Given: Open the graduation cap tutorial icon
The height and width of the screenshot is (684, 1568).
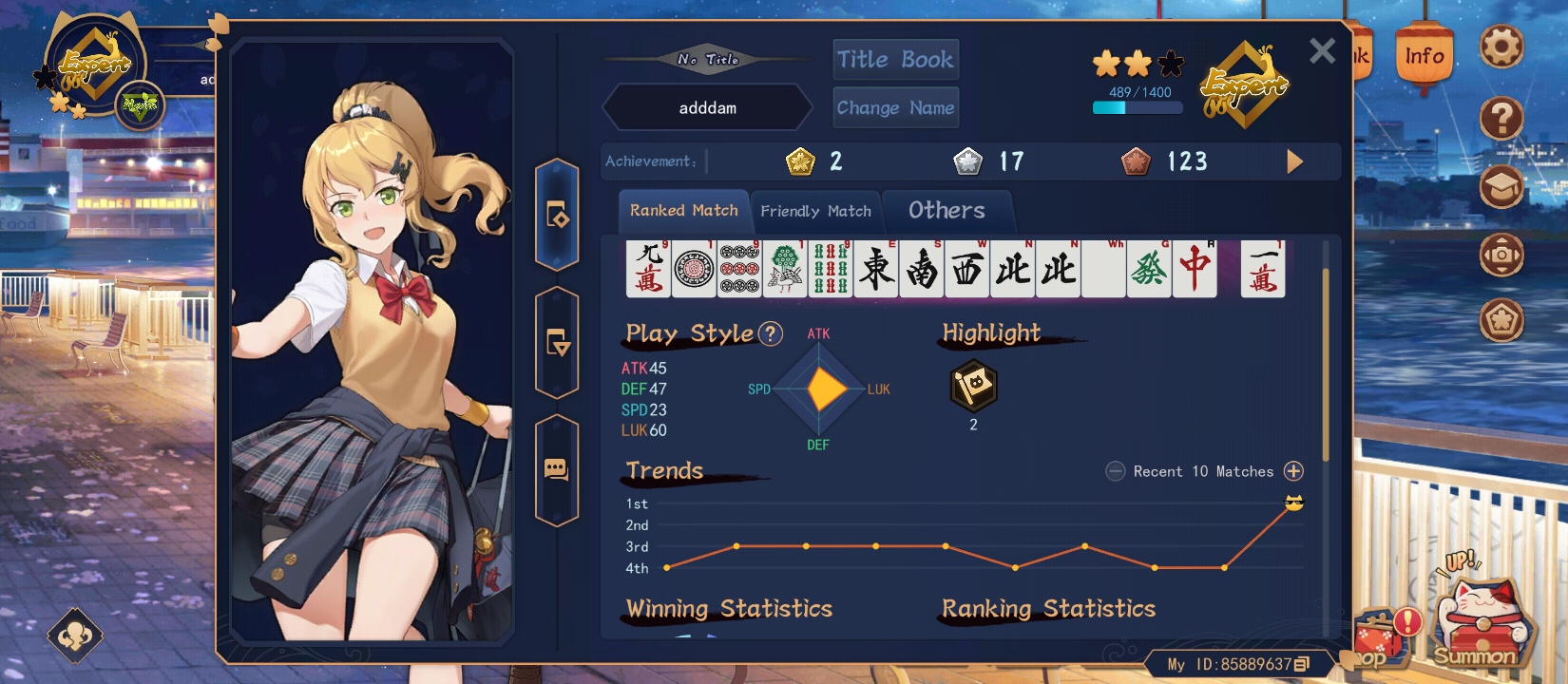Looking at the screenshot, I should click(1501, 186).
